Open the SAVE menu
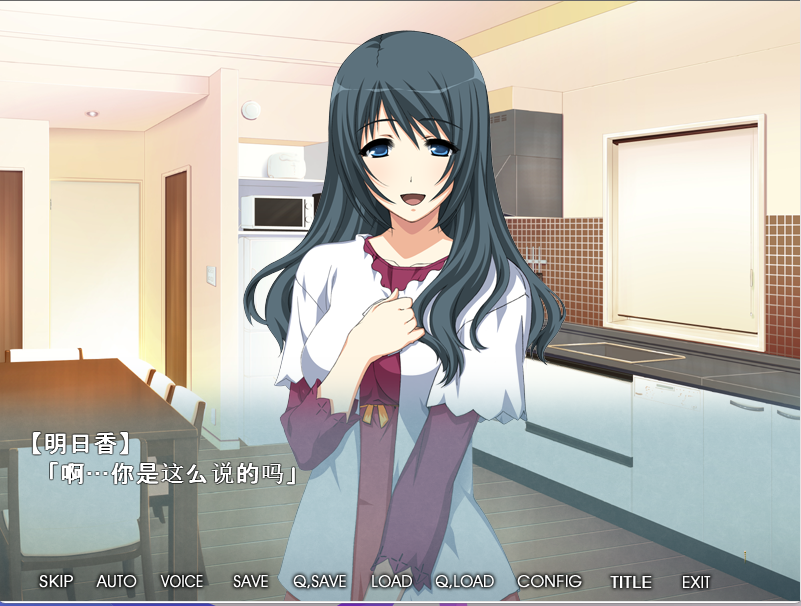The width and height of the screenshot is (801, 606). tap(250, 581)
